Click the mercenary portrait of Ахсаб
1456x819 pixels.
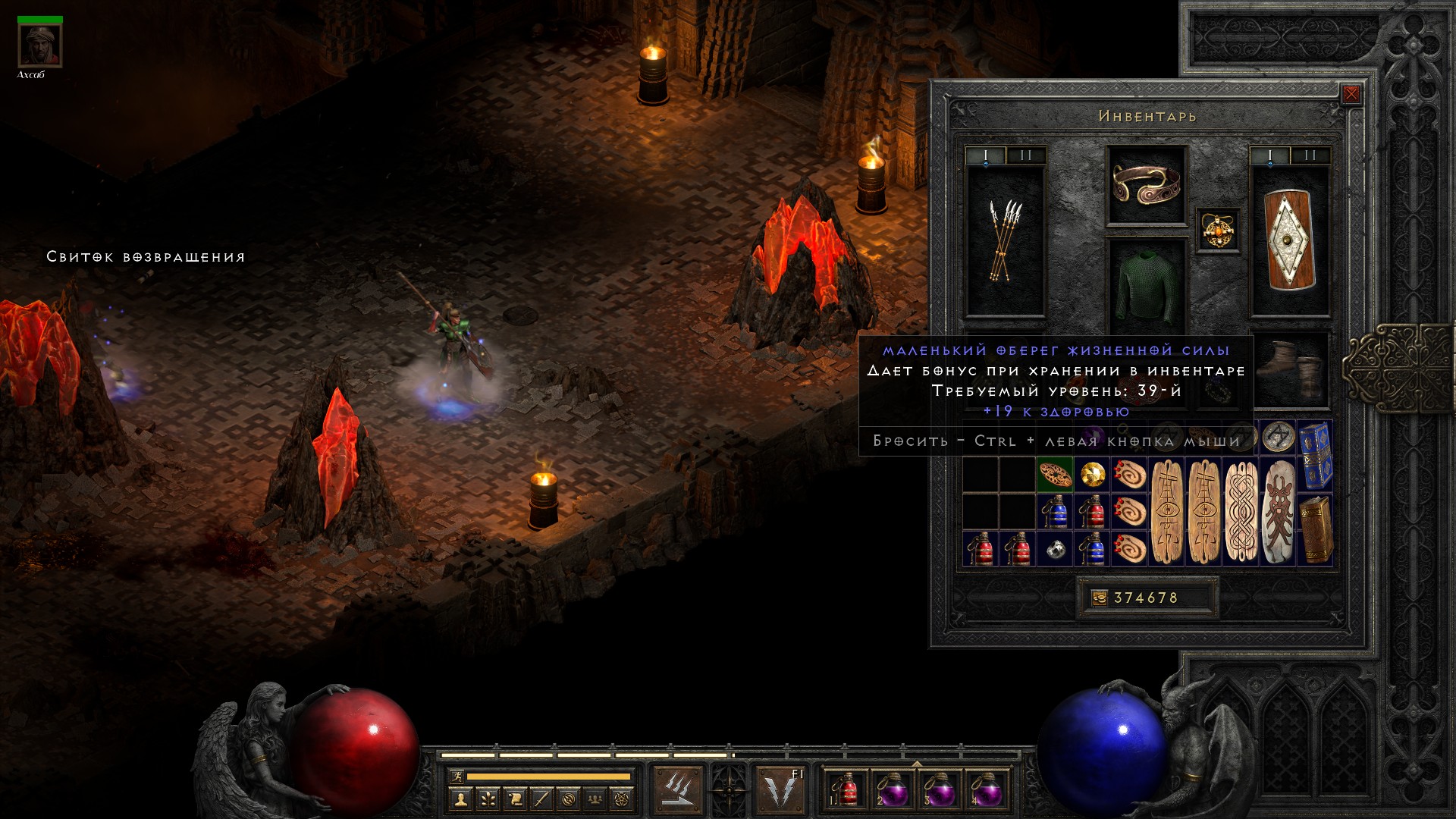point(40,47)
